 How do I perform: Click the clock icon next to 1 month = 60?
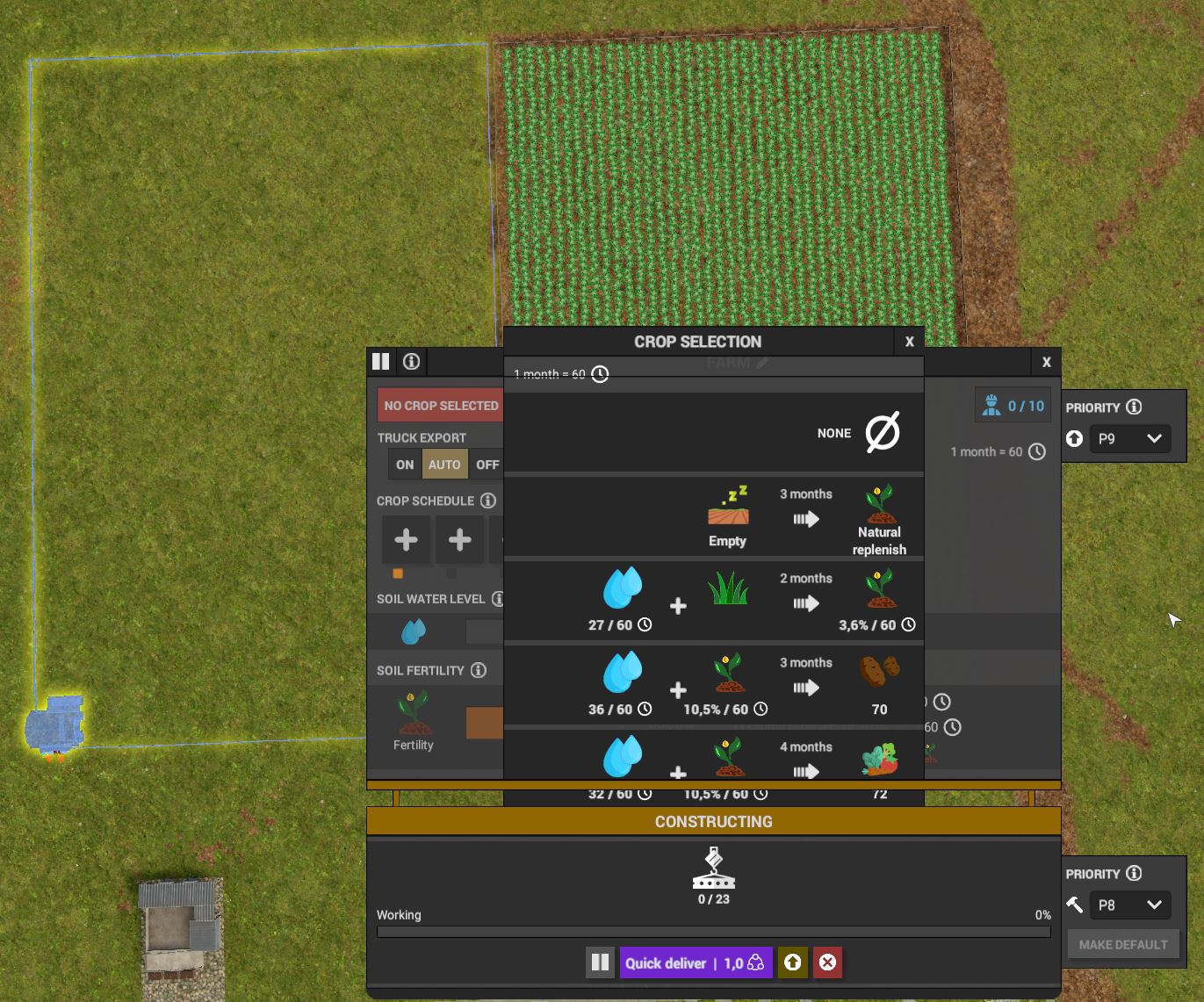click(600, 374)
